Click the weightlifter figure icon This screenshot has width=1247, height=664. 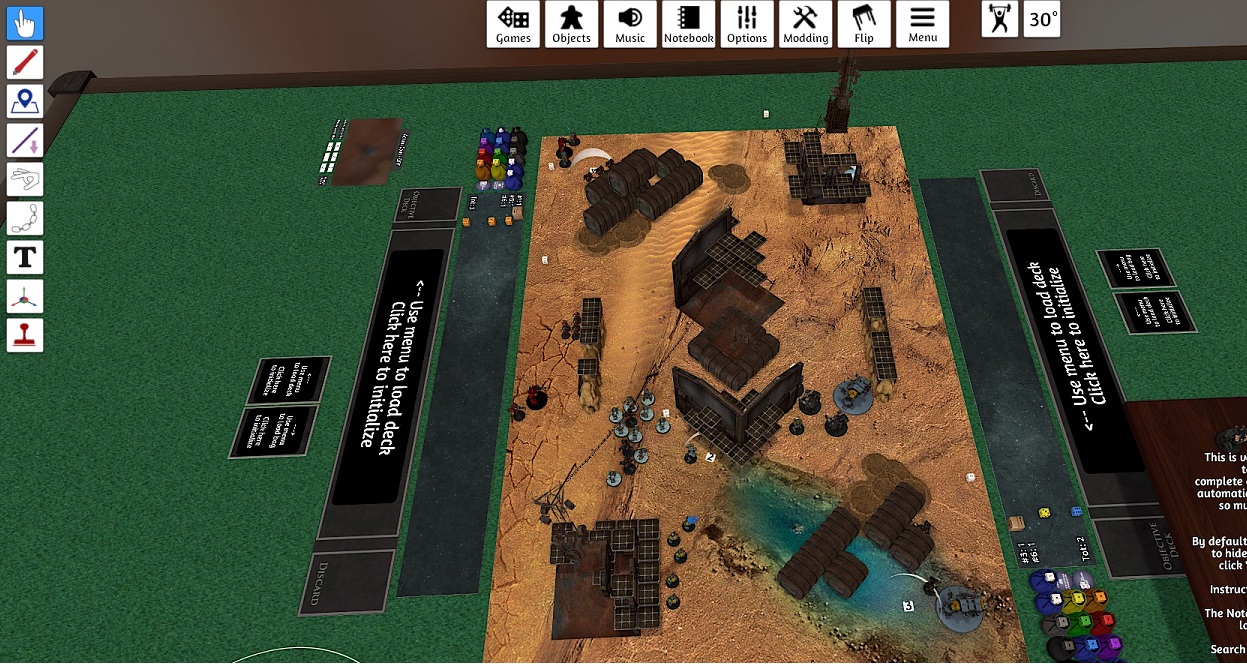pos(1000,19)
